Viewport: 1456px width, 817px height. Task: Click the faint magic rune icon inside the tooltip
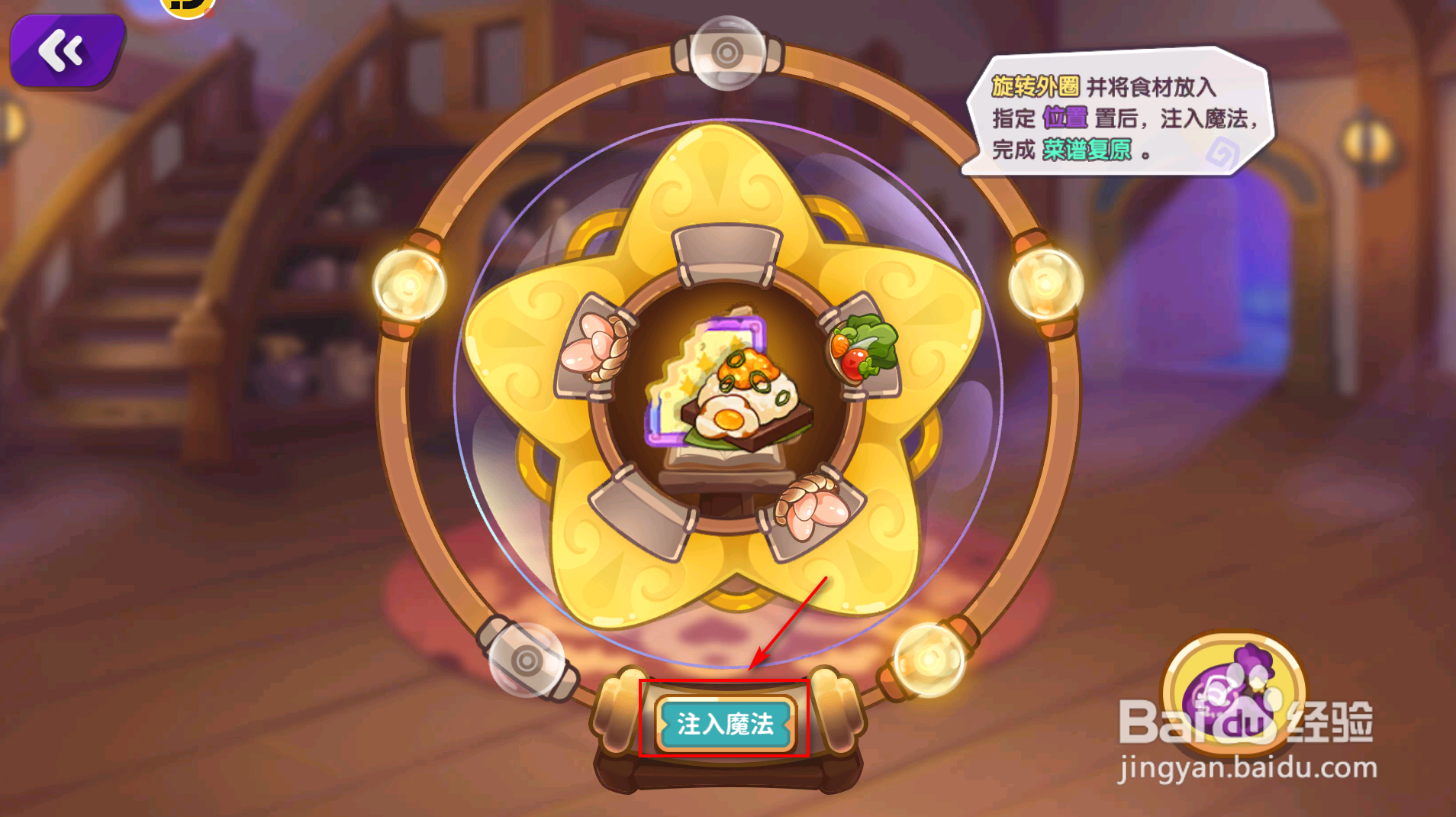pyautogui.click(x=1223, y=151)
